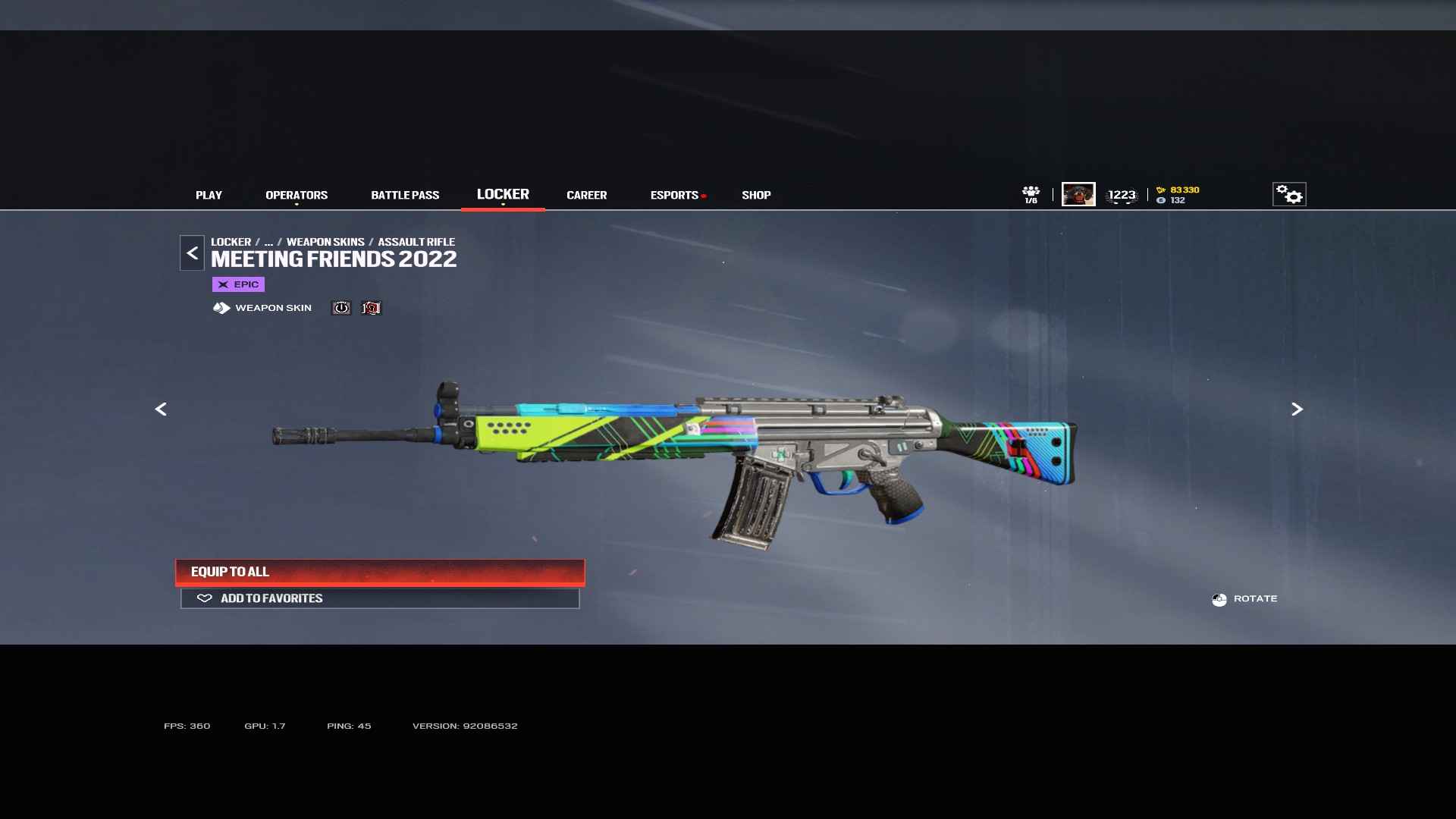Open the Career tab
The width and height of the screenshot is (1456, 819).
point(586,195)
